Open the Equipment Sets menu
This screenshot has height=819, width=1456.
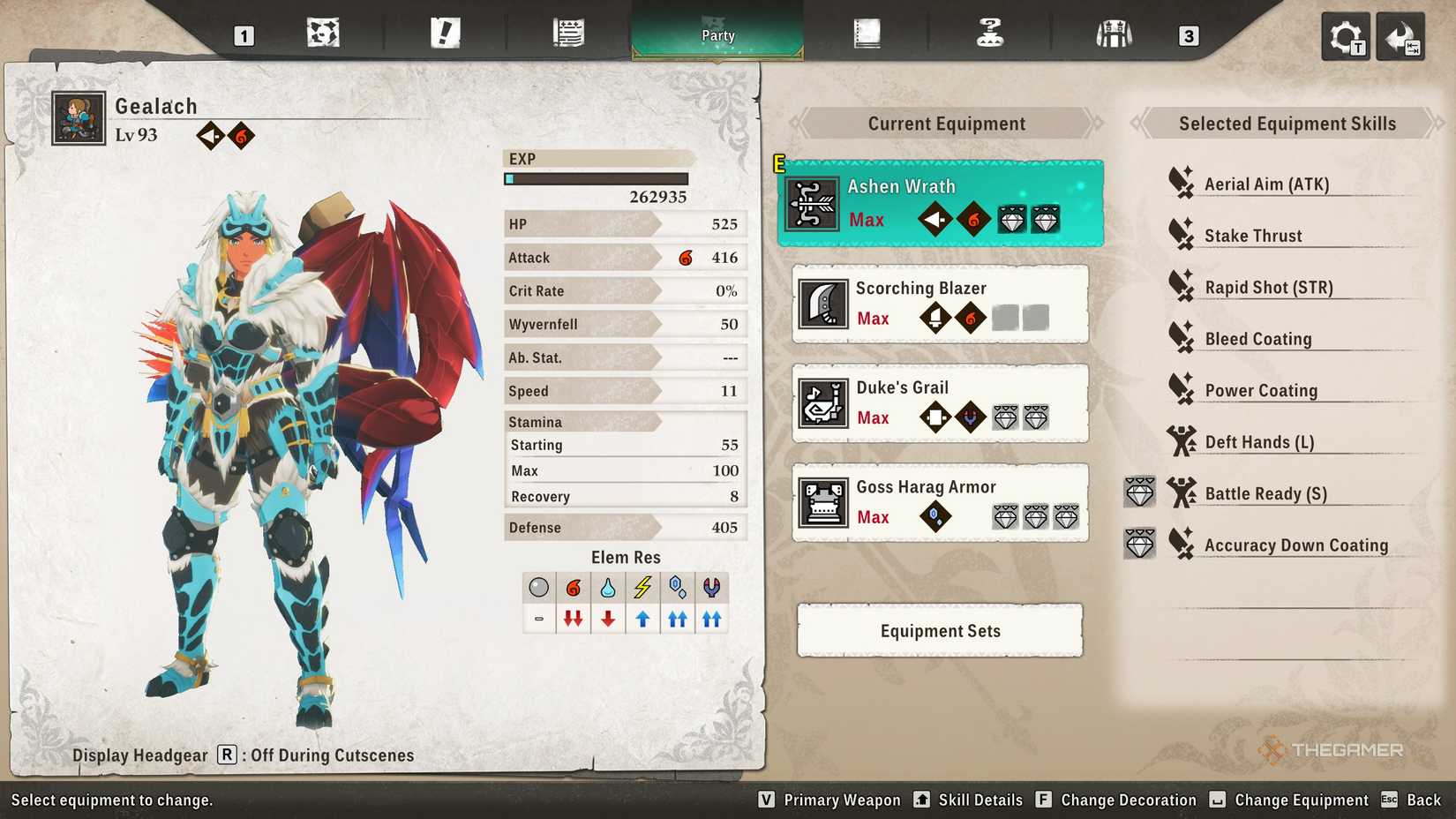(939, 630)
